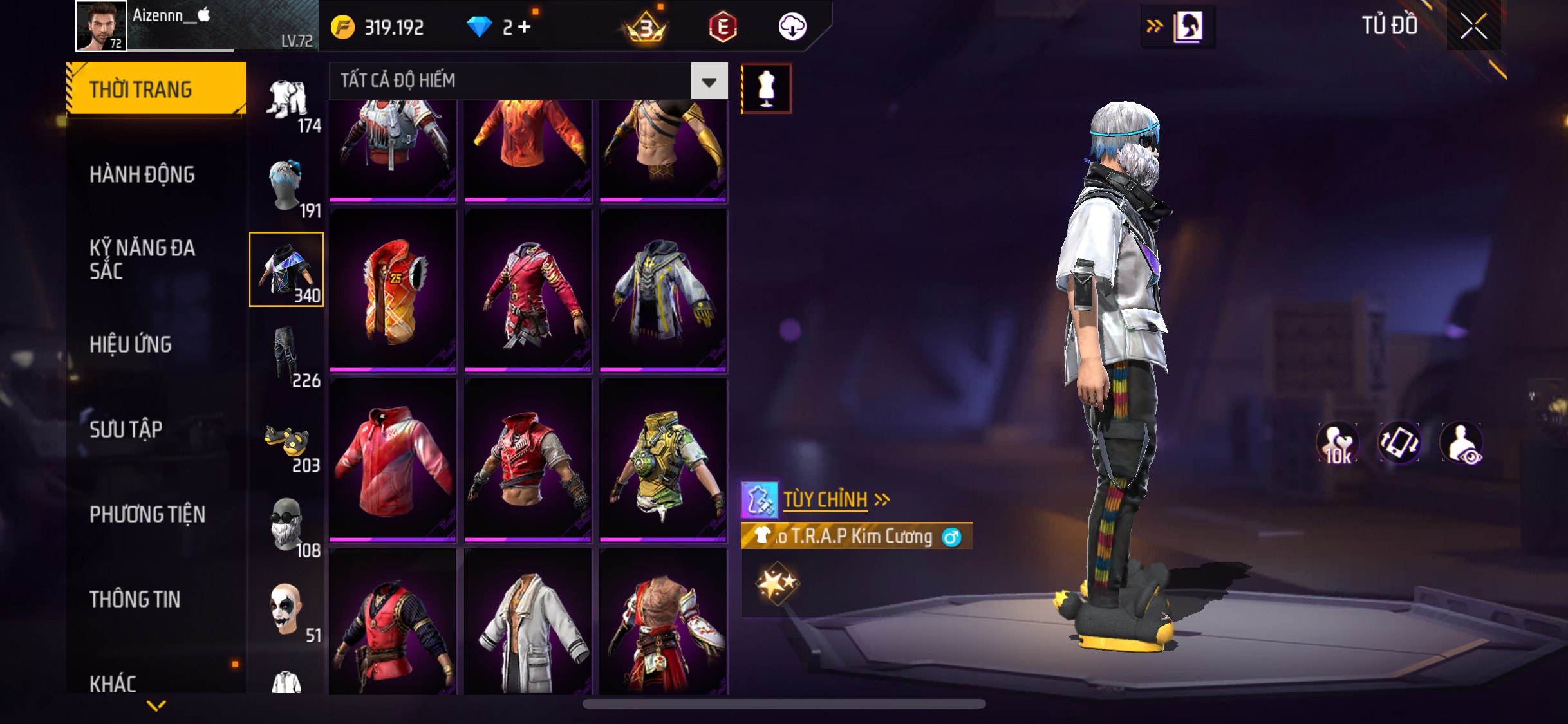Click the mannequin preview button
Image resolution: width=1568 pixels, height=724 pixels.
click(x=766, y=89)
